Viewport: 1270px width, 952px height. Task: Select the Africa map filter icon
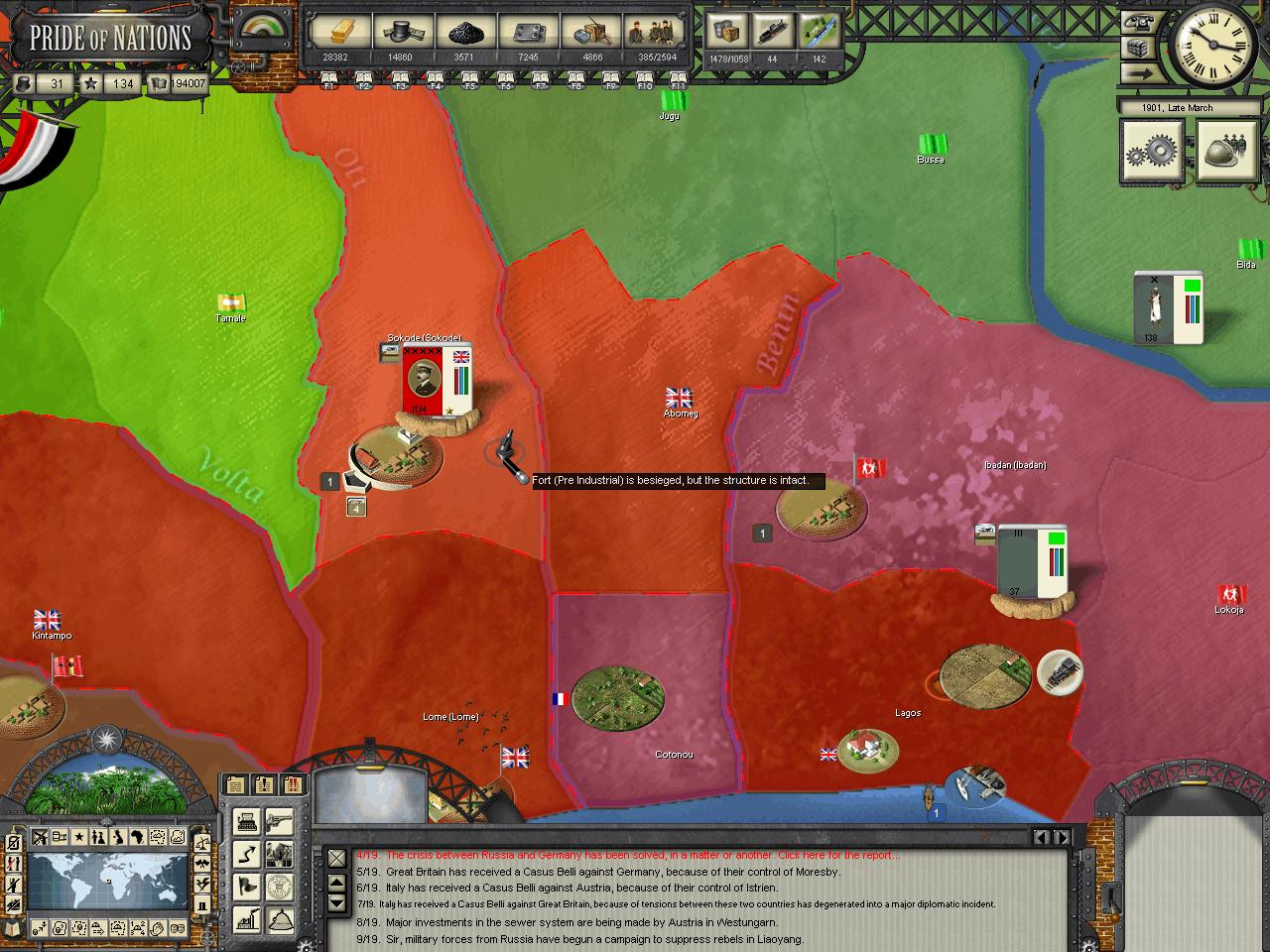137,837
